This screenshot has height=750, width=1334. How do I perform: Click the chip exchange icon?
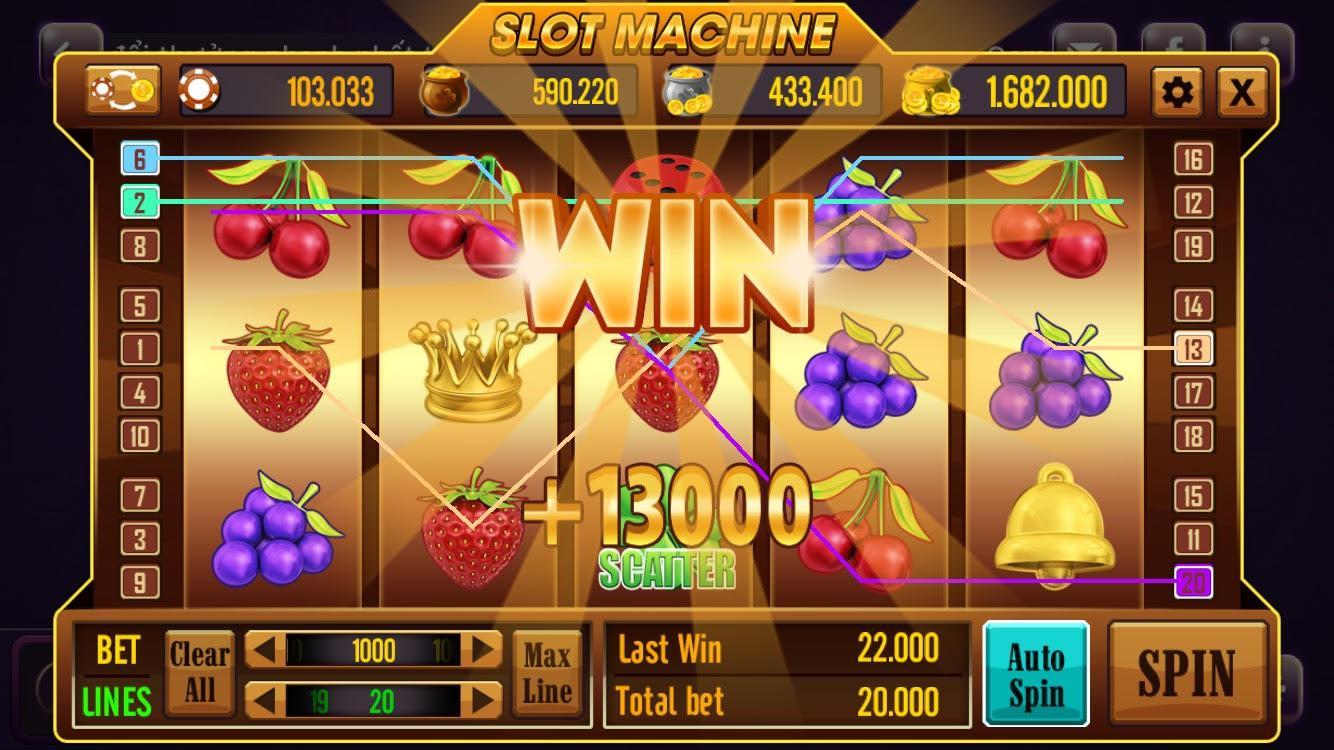pos(122,89)
